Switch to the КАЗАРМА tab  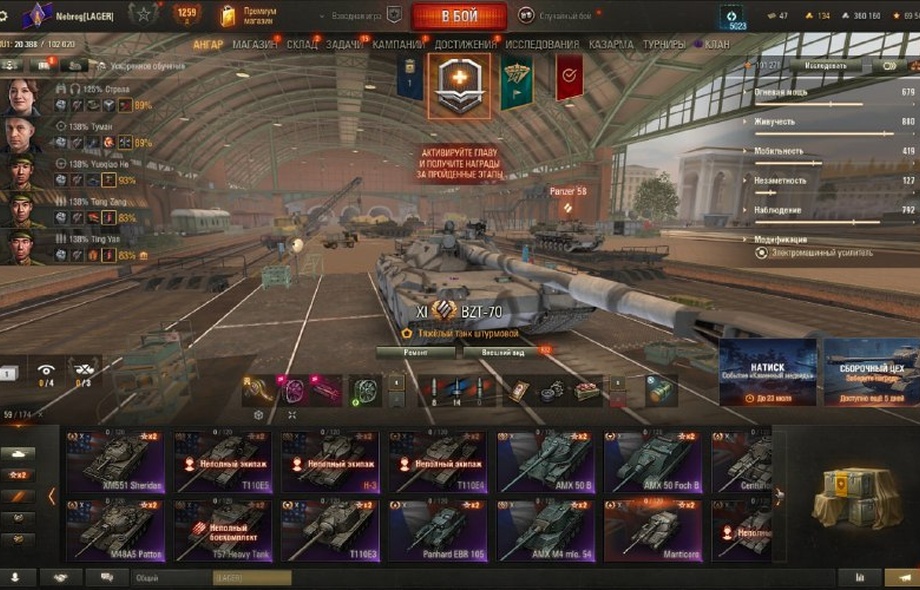(x=610, y=45)
